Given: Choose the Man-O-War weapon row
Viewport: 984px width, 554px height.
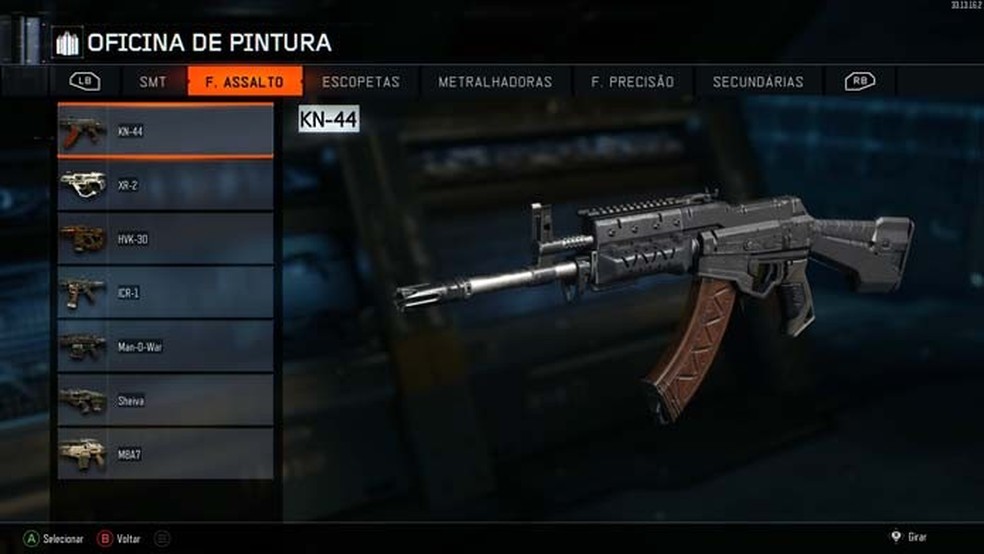Looking at the screenshot, I should tap(165, 346).
